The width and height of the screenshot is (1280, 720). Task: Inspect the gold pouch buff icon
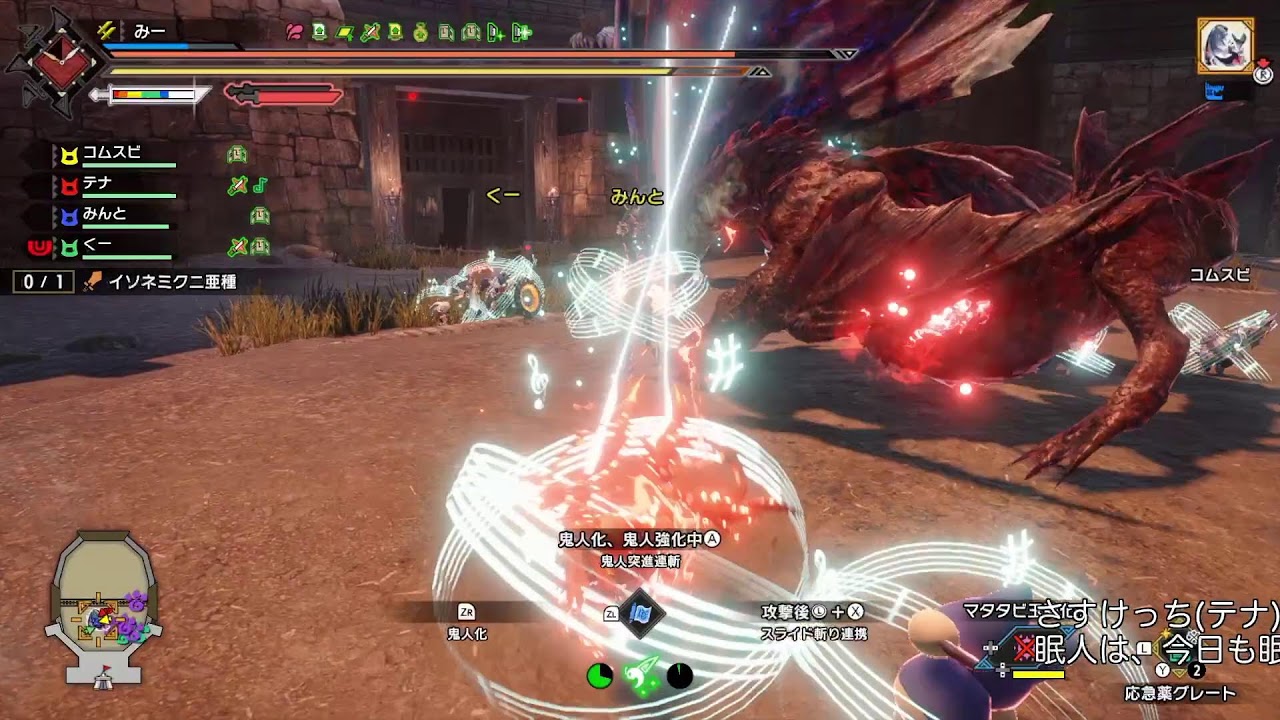pos(420,32)
